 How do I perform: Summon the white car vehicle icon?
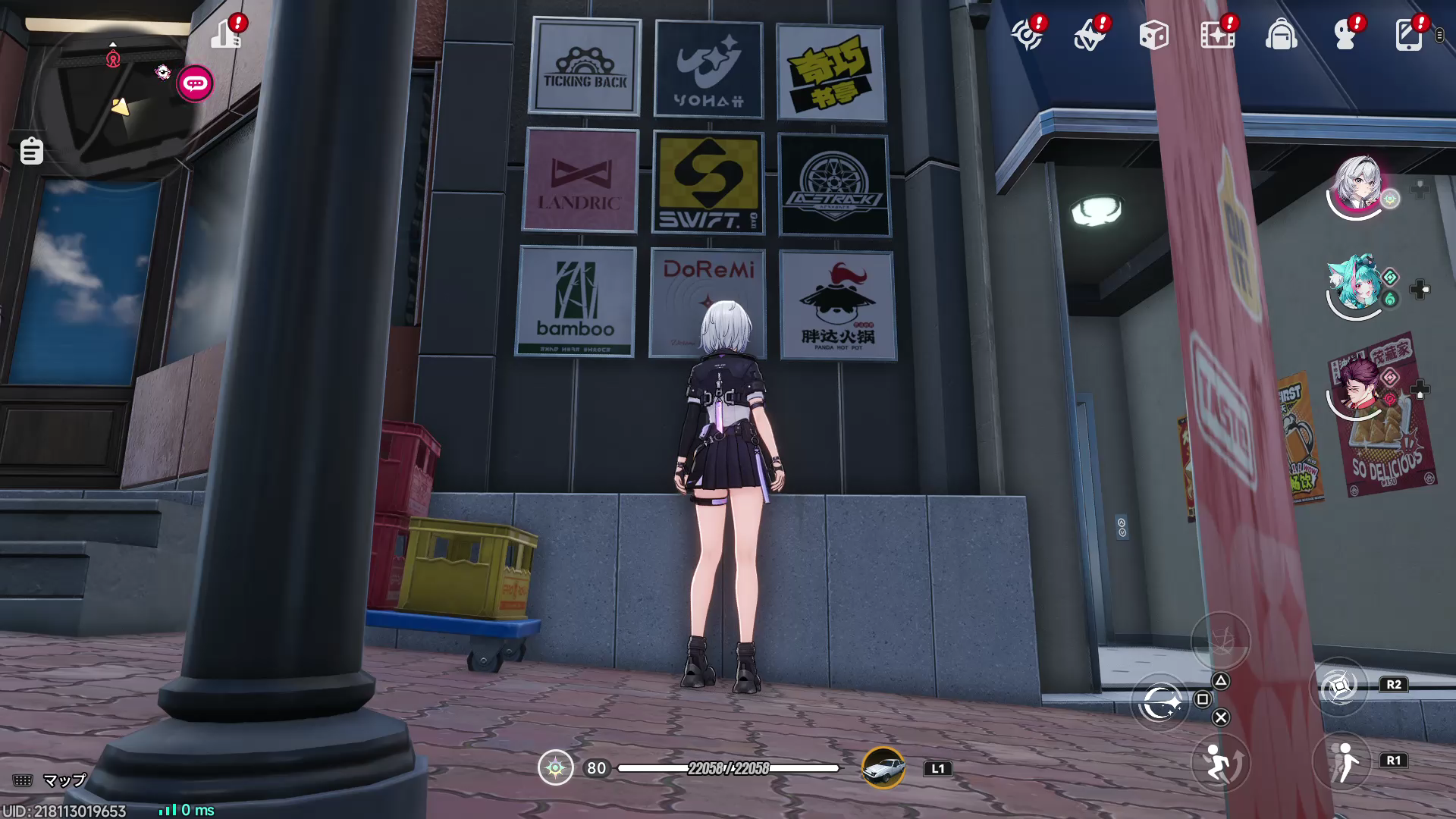point(883,768)
